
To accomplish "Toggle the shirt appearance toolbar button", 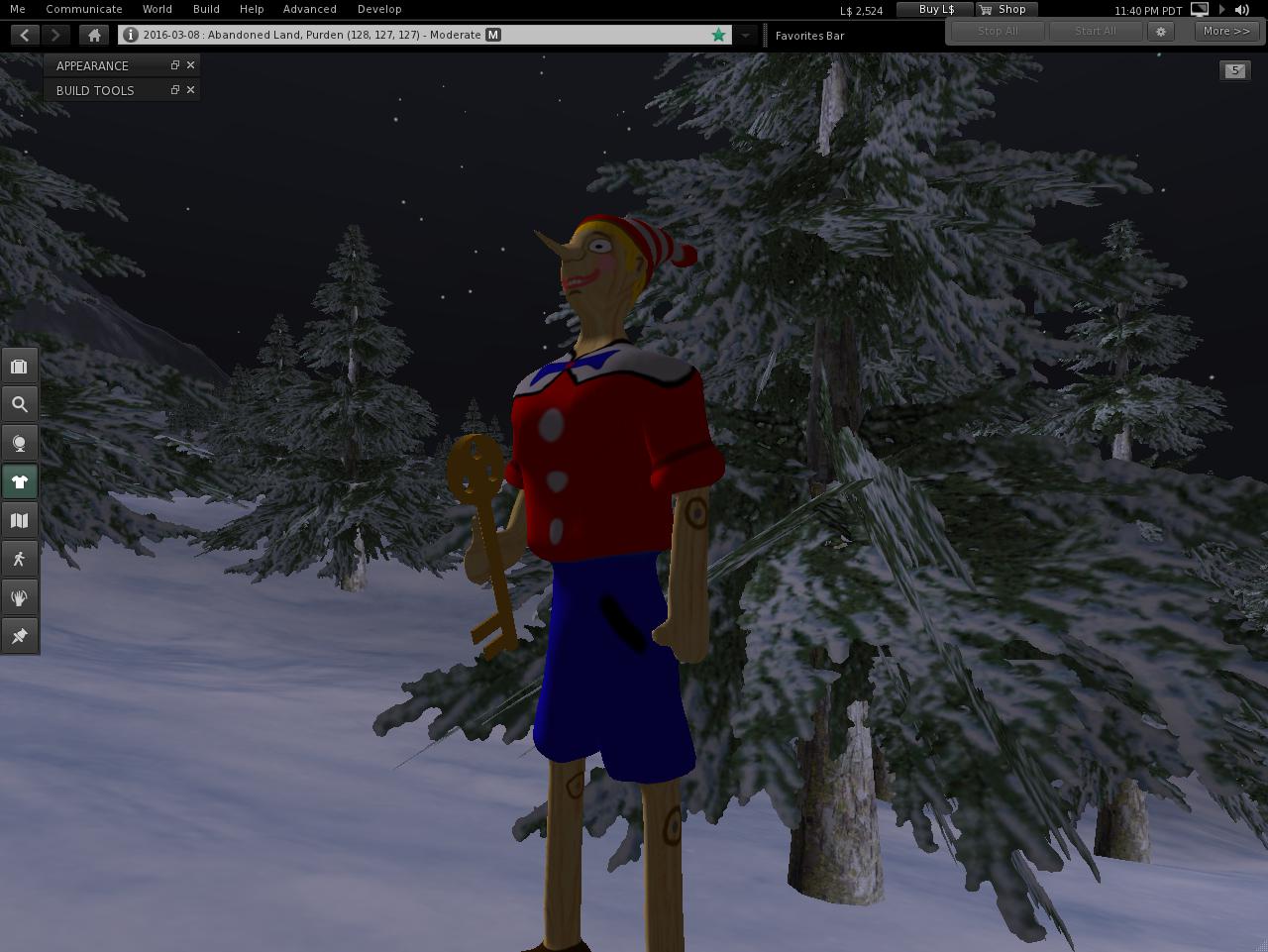I will tap(19, 481).
